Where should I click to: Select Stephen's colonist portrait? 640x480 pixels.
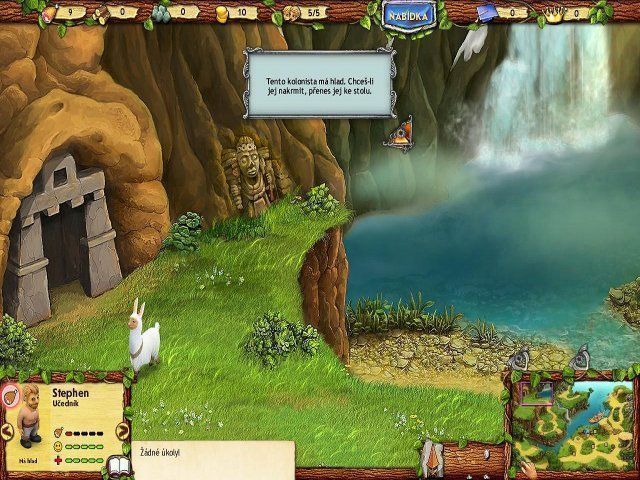28,412
